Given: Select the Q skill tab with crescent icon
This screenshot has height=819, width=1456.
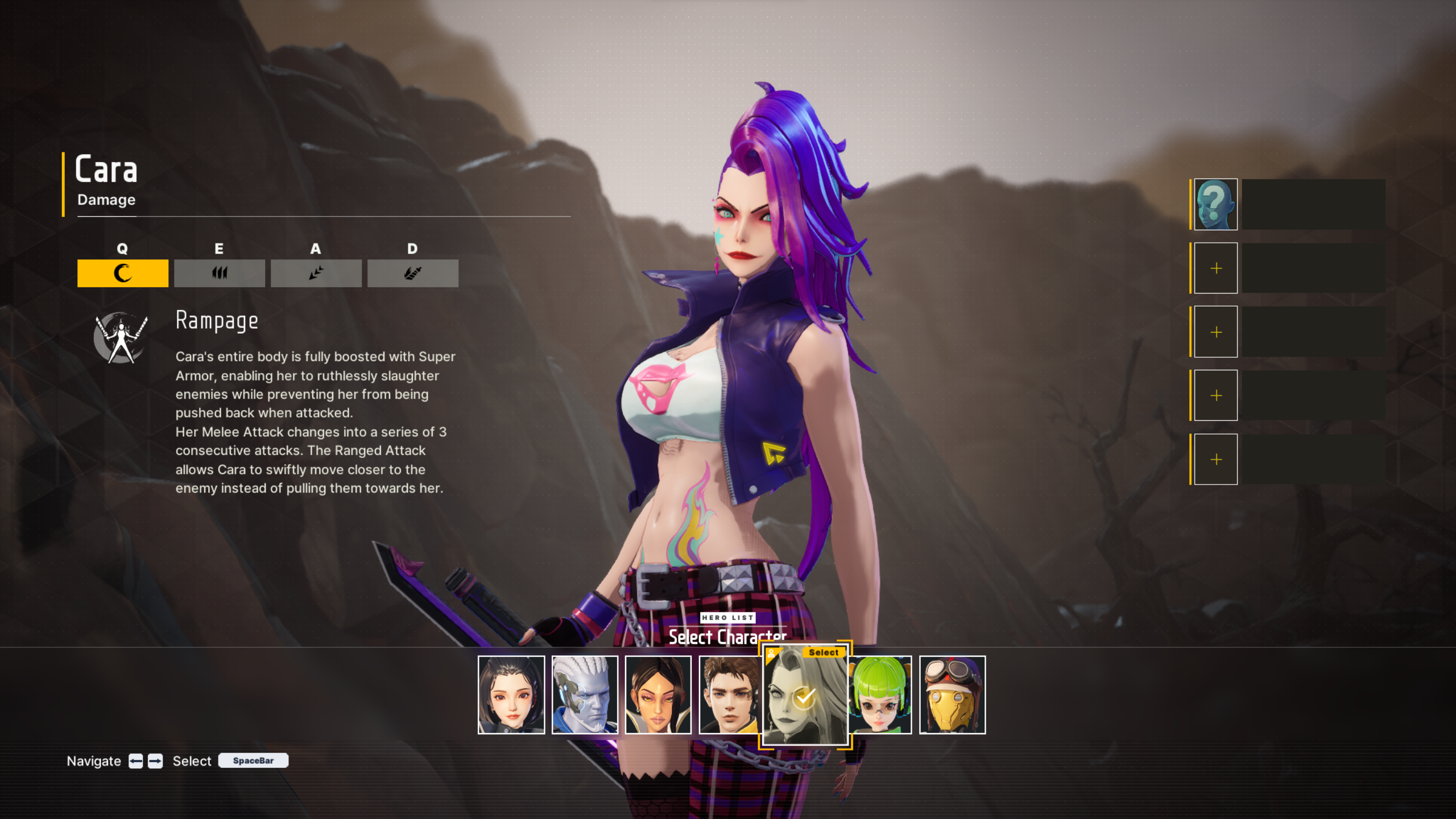Looking at the screenshot, I should point(122,273).
